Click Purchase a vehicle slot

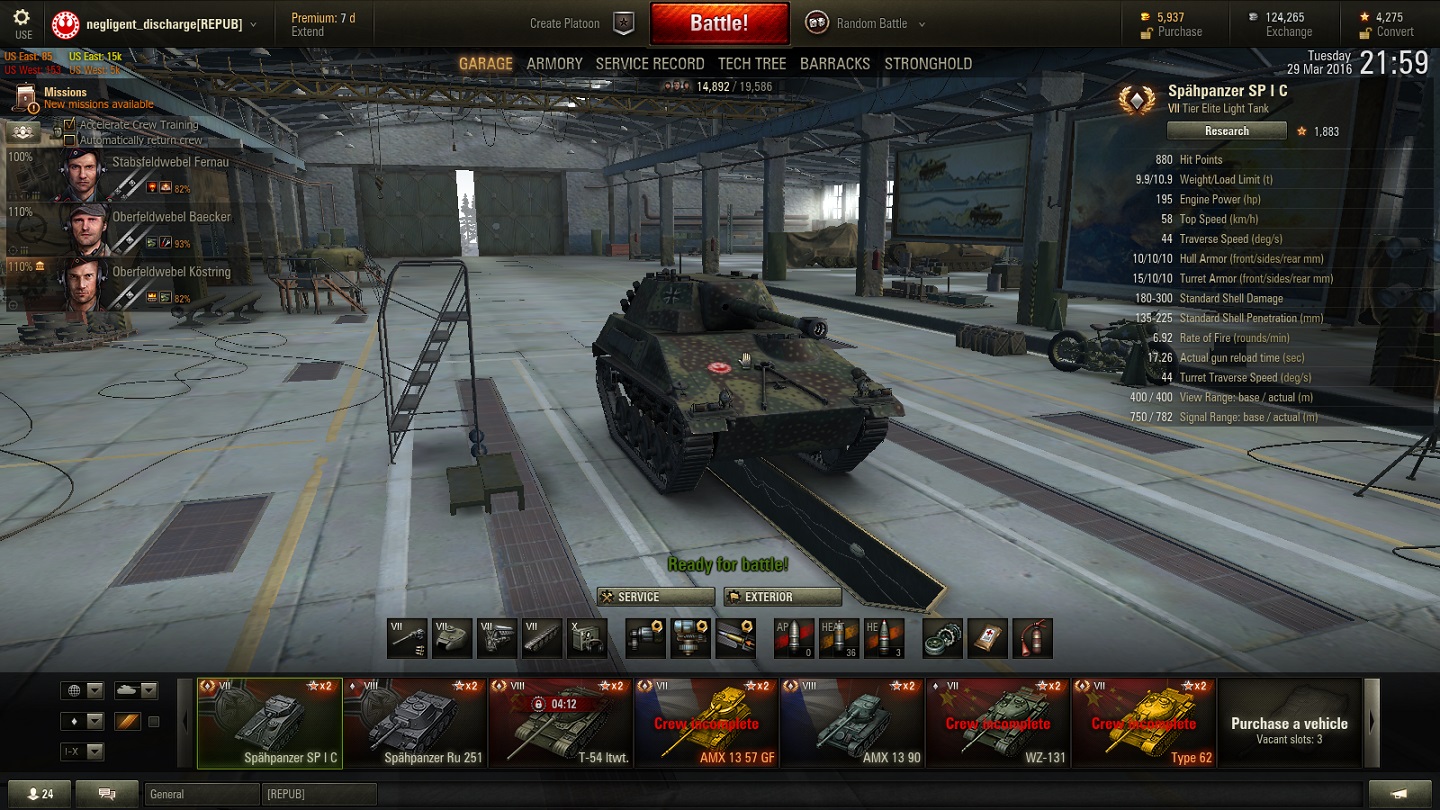point(1288,723)
